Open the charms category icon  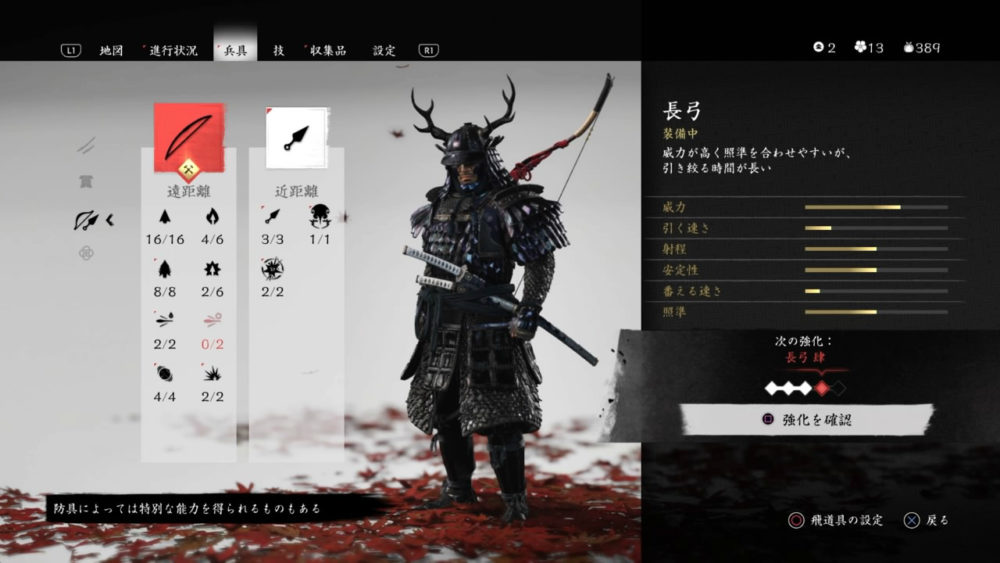point(87,253)
